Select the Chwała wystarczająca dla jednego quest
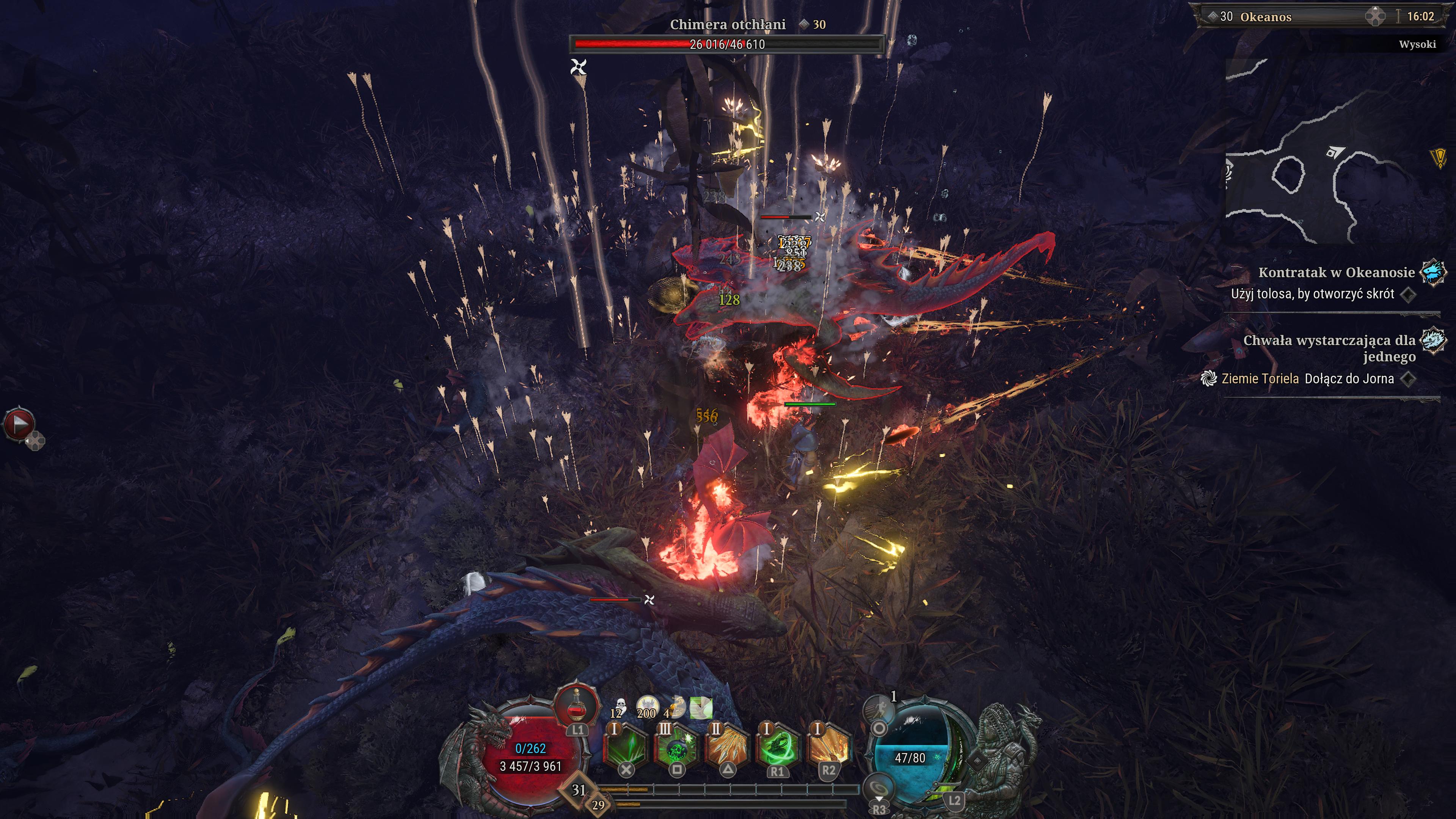 1329,348
